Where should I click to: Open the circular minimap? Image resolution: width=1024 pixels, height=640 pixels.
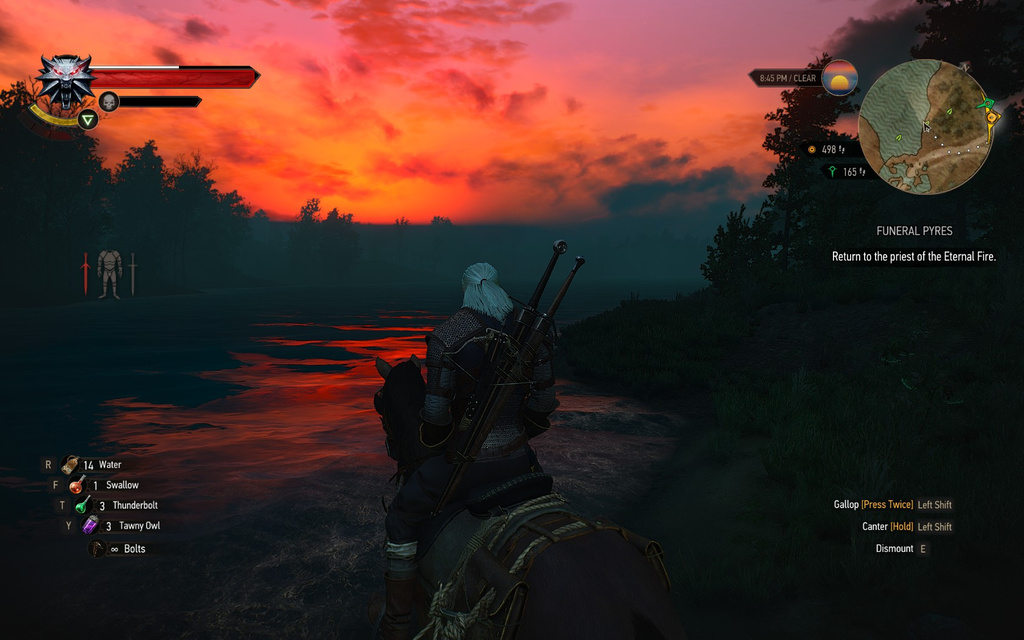click(x=925, y=126)
